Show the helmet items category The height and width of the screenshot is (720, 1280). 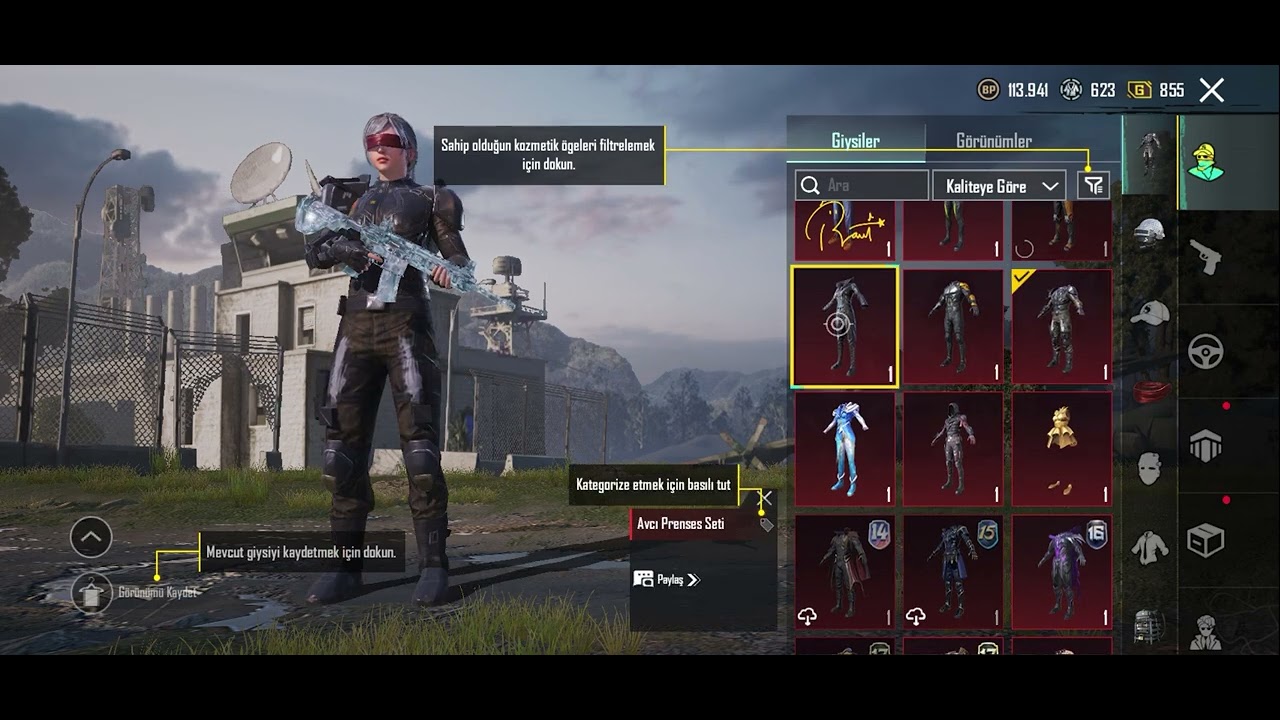tap(1150, 234)
